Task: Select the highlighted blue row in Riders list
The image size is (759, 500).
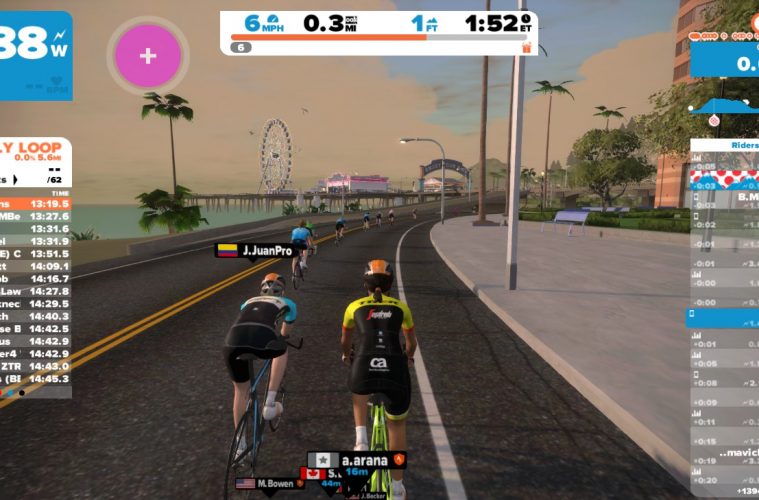Action: tap(724, 317)
